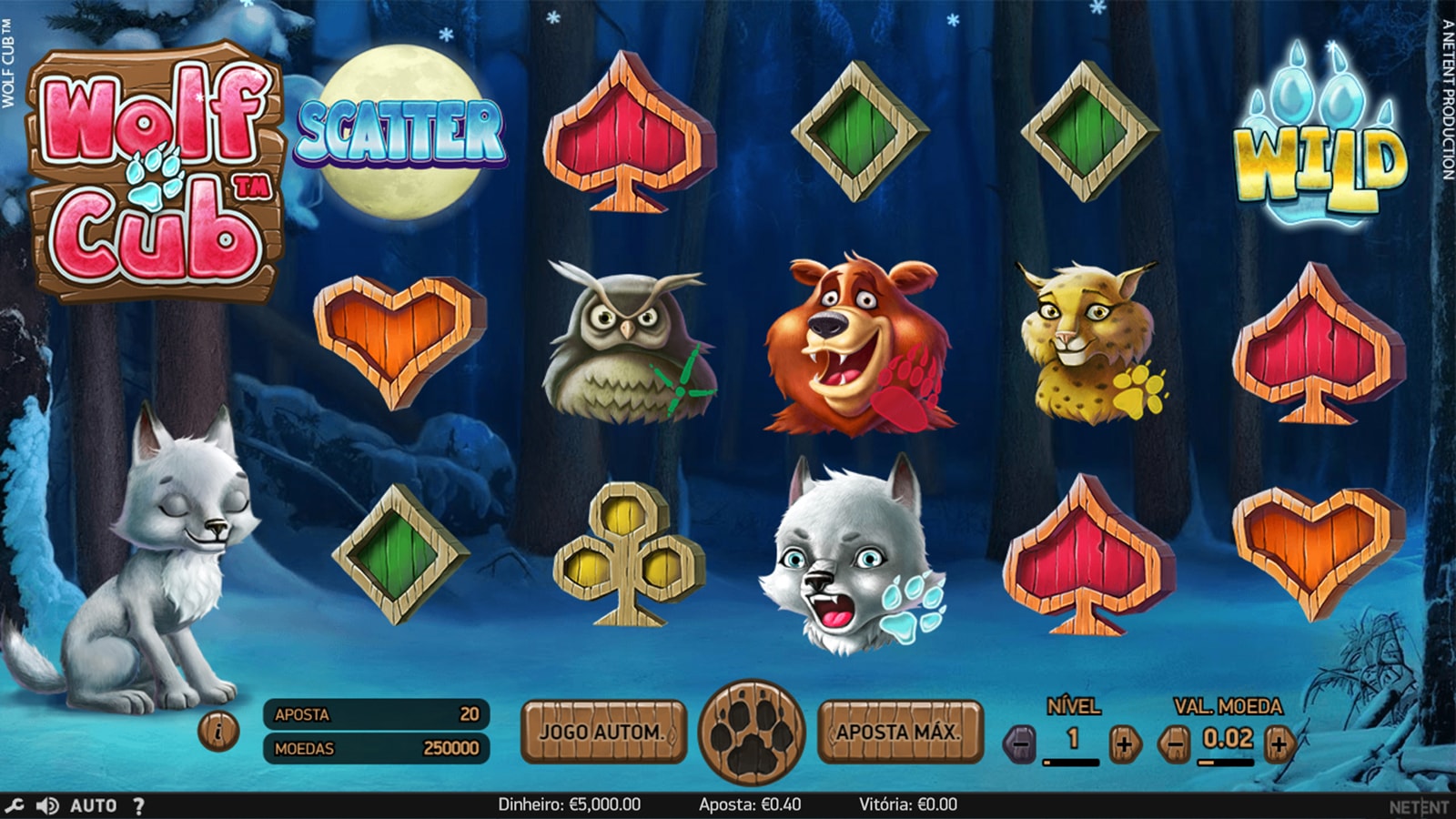Decrease the bet level (Nível)

point(1020,743)
